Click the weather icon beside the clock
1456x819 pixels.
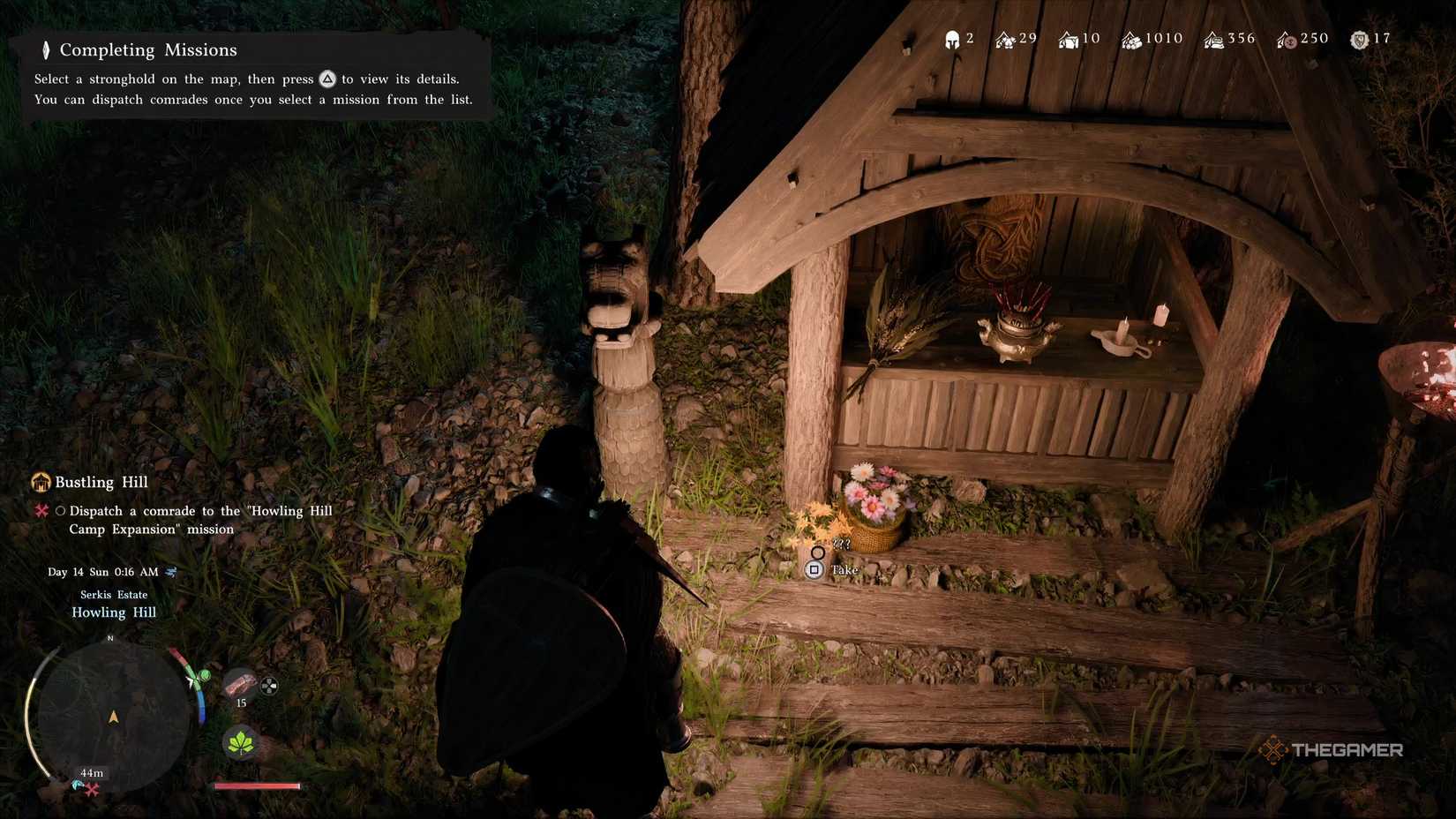[x=171, y=571]
